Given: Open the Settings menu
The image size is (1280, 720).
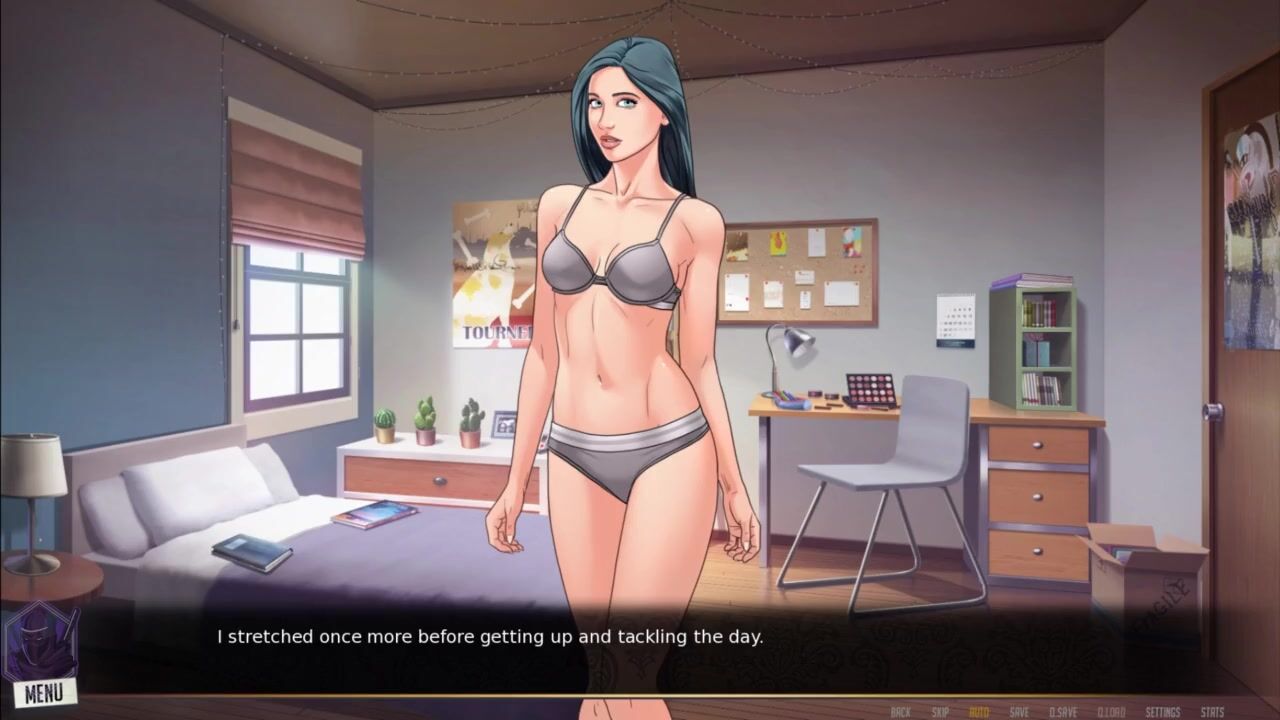Looking at the screenshot, I should pyautogui.click(x=1163, y=712).
